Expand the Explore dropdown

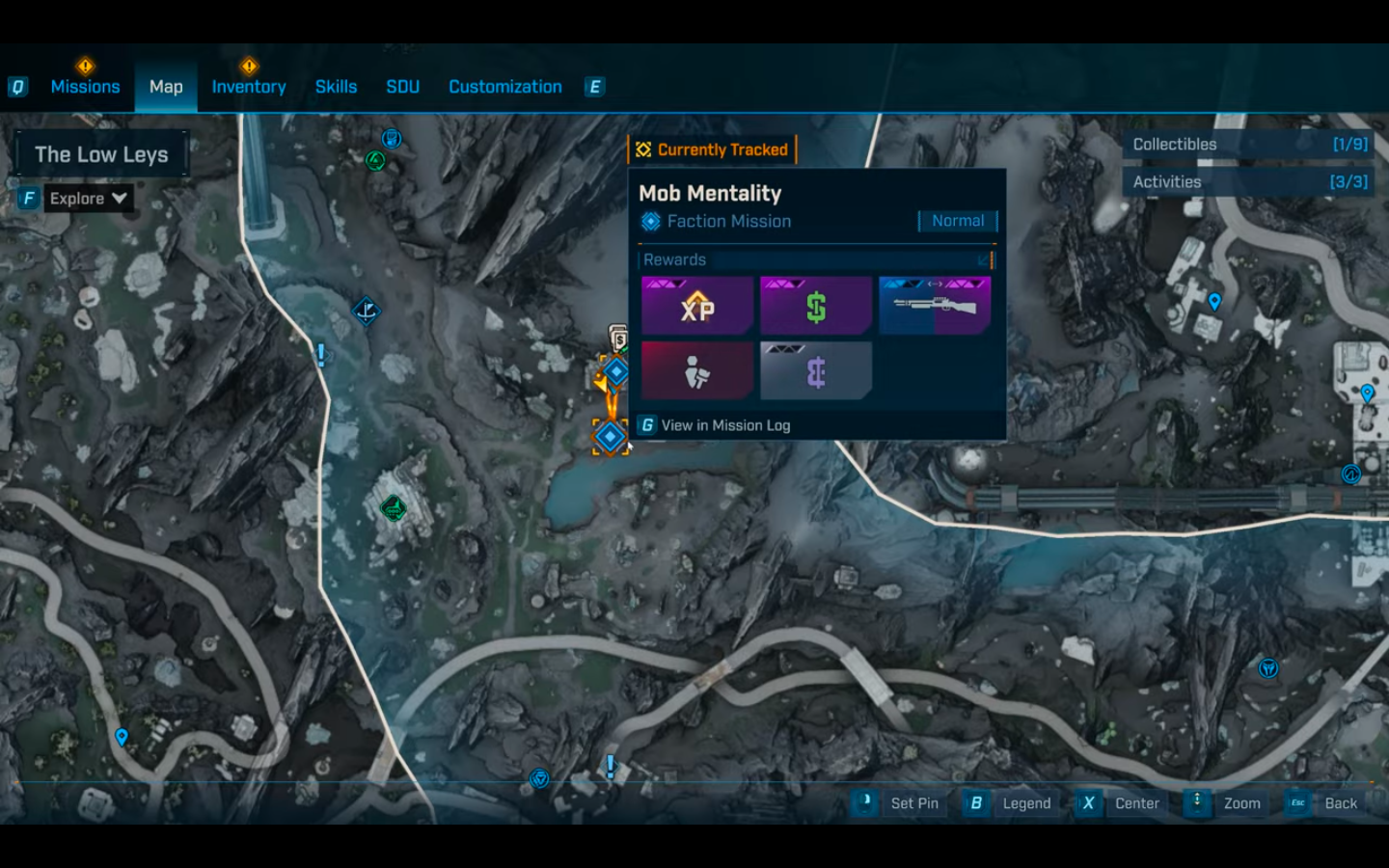(88, 199)
